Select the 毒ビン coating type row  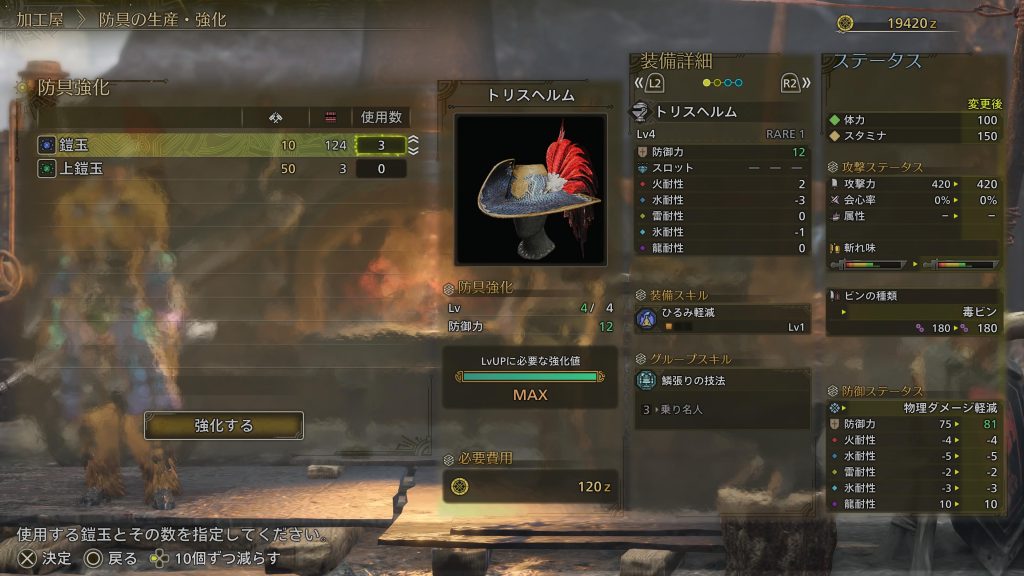(x=914, y=312)
